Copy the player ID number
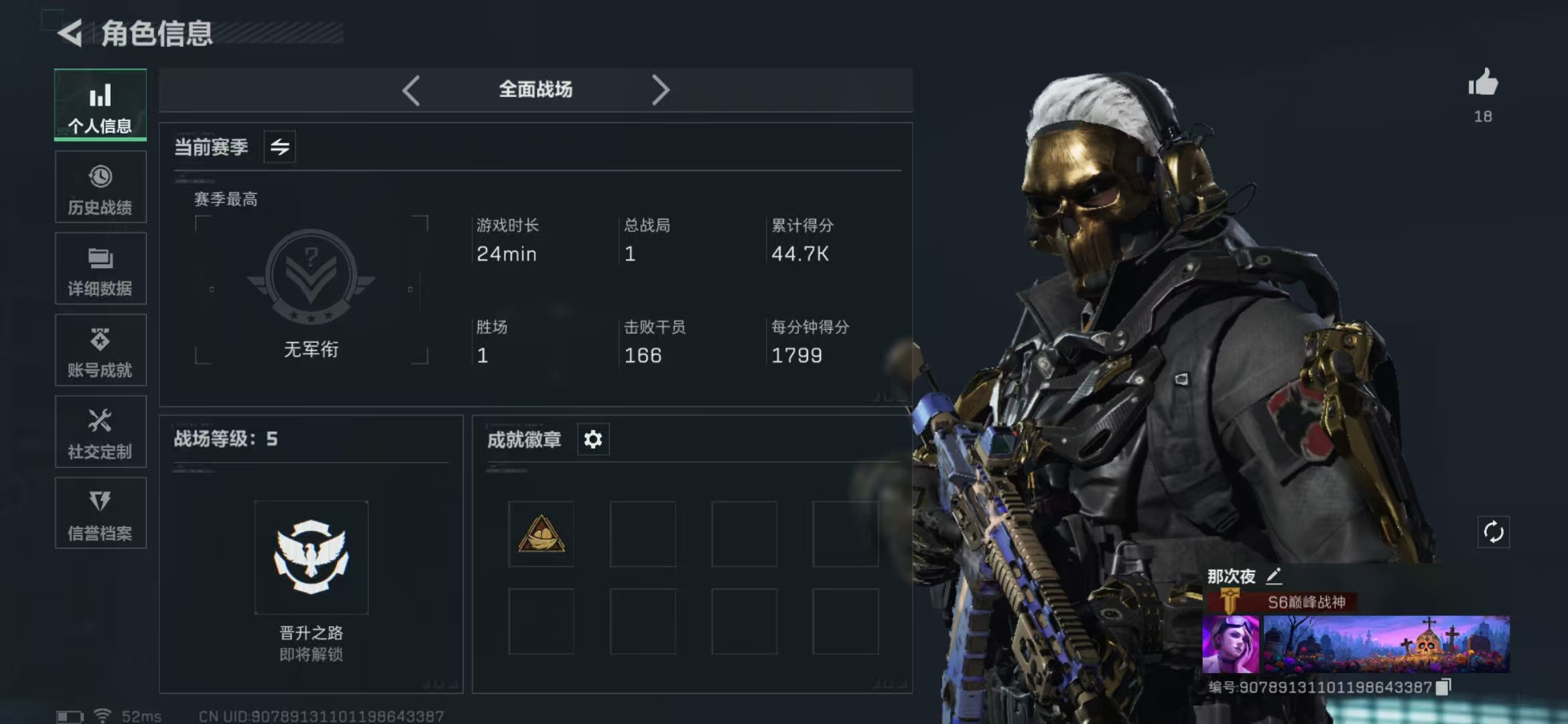The width and height of the screenshot is (1568, 724). point(1444,686)
